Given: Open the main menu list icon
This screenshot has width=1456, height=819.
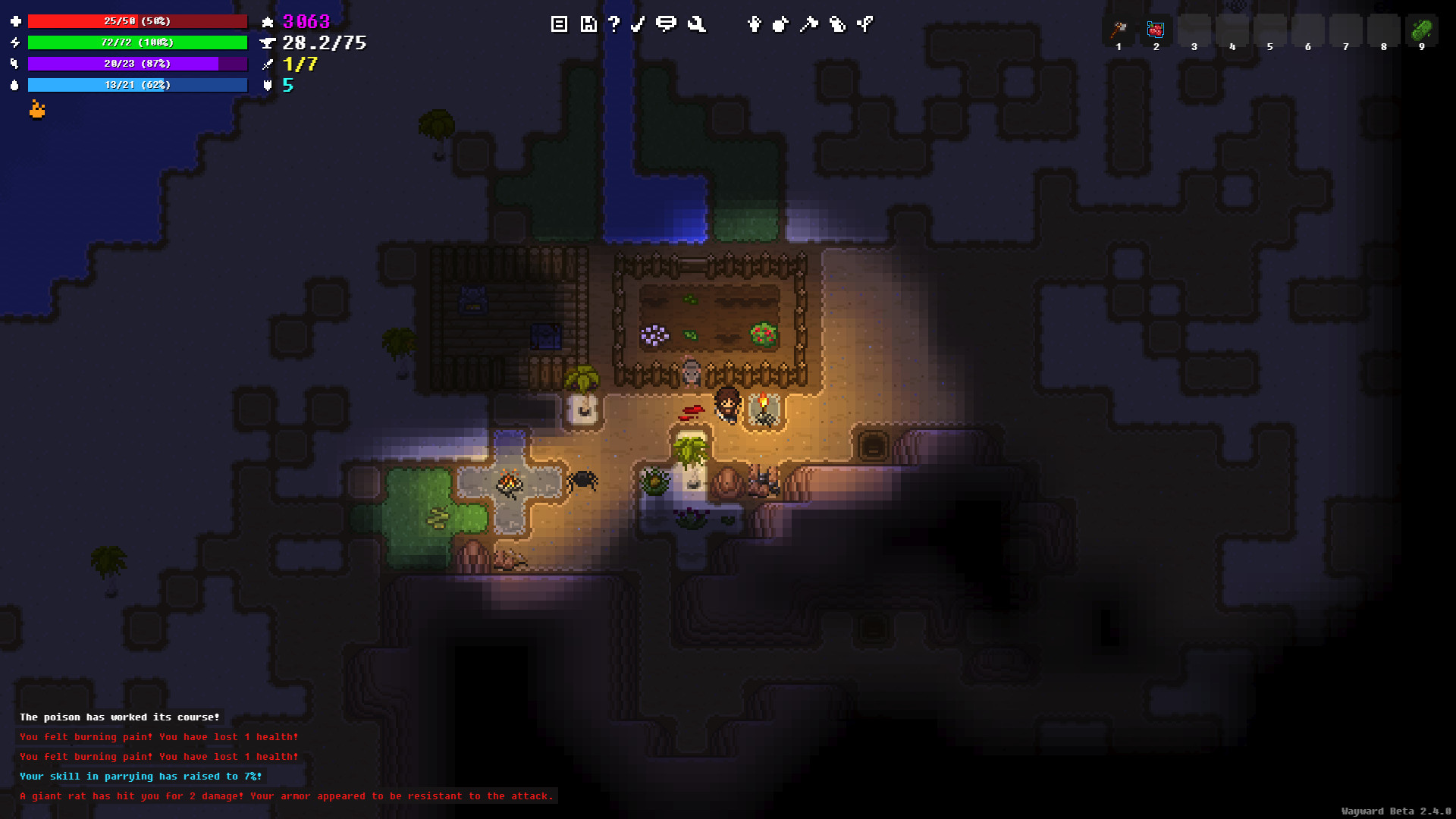Looking at the screenshot, I should coord(559,24).
